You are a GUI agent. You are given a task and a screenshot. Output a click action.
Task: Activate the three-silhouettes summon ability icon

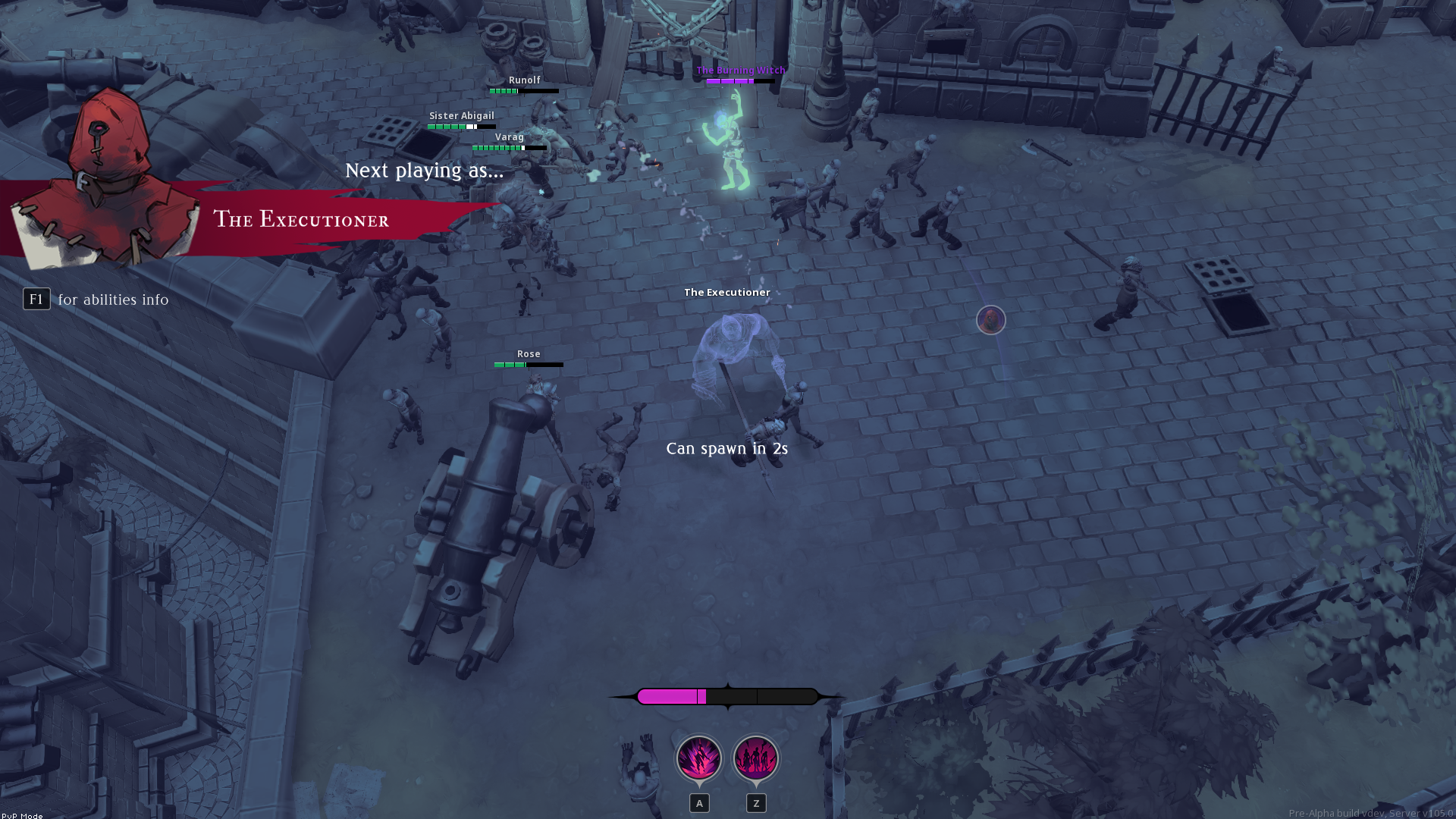tap(756, 758)
